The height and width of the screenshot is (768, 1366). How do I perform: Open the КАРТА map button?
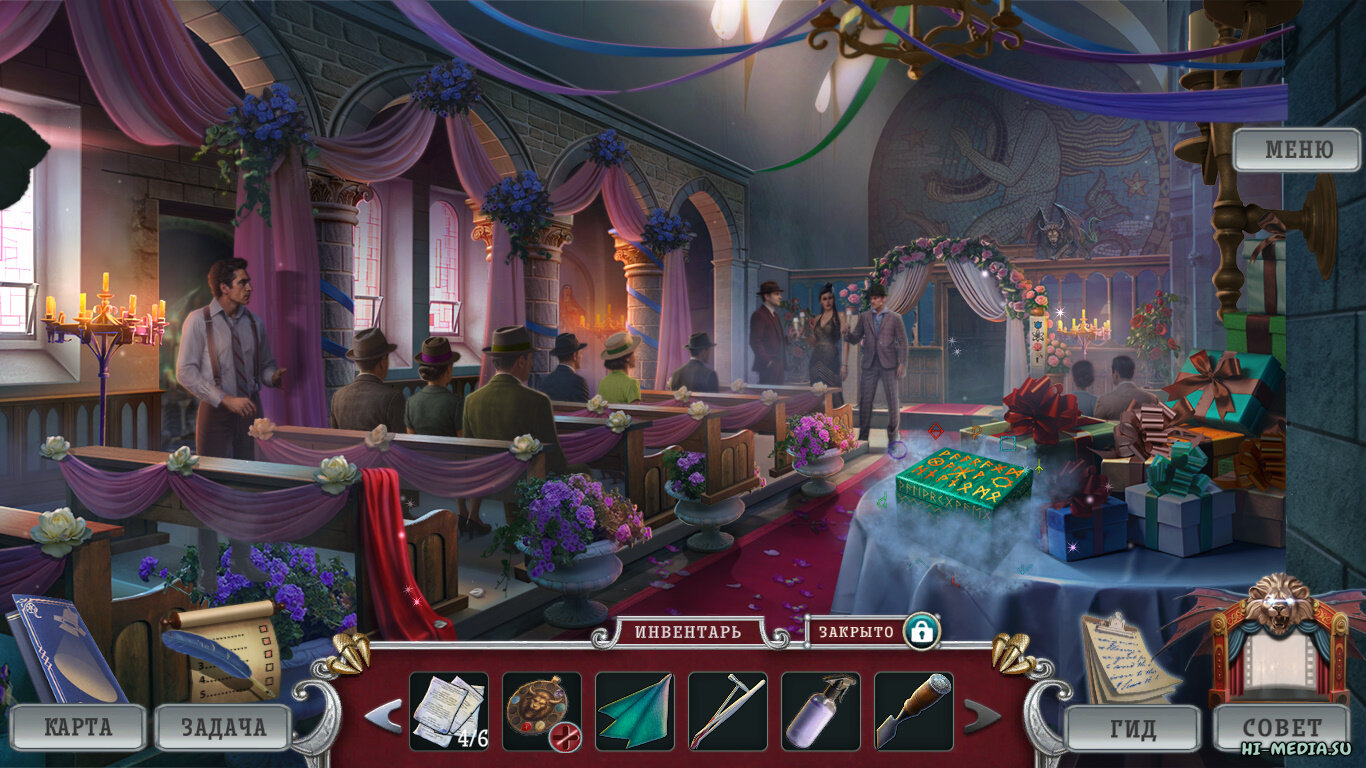78,727
